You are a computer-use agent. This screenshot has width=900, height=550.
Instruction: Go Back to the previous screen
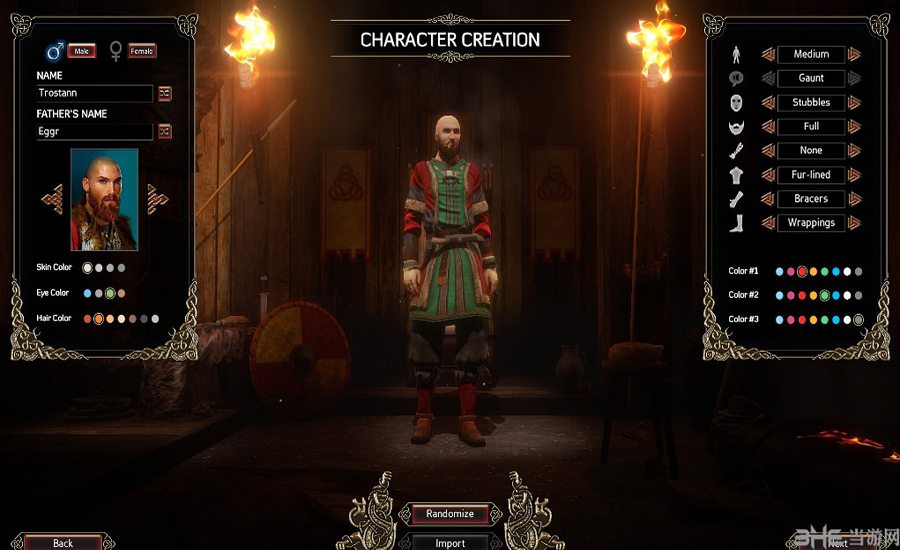click(63, 543)
